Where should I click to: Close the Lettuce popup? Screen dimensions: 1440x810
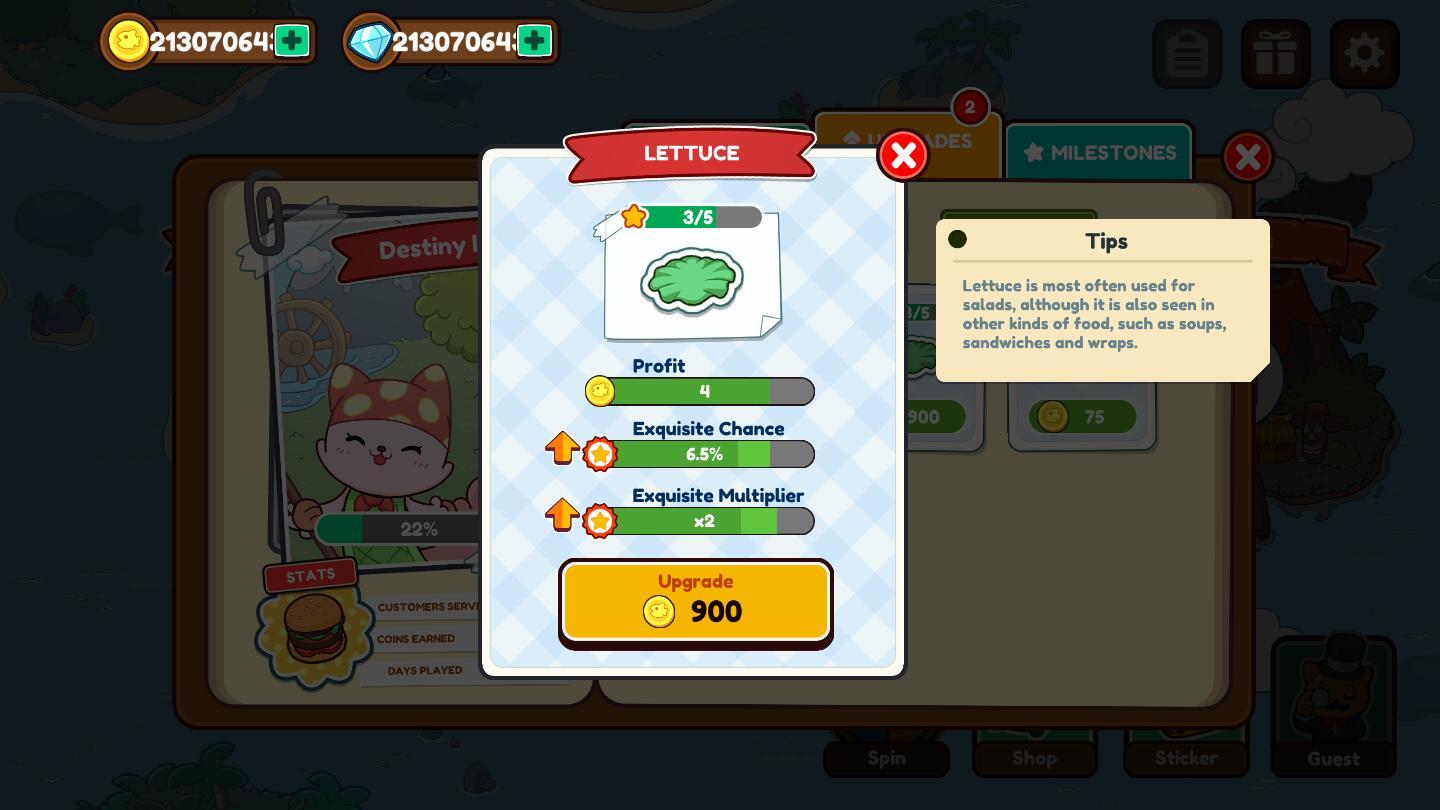(903, 155)
